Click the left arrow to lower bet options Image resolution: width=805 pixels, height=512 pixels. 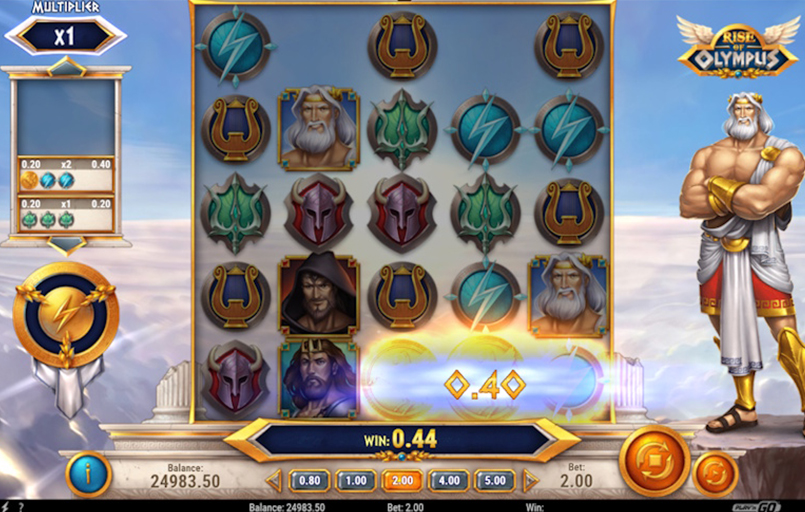[274, 481]
